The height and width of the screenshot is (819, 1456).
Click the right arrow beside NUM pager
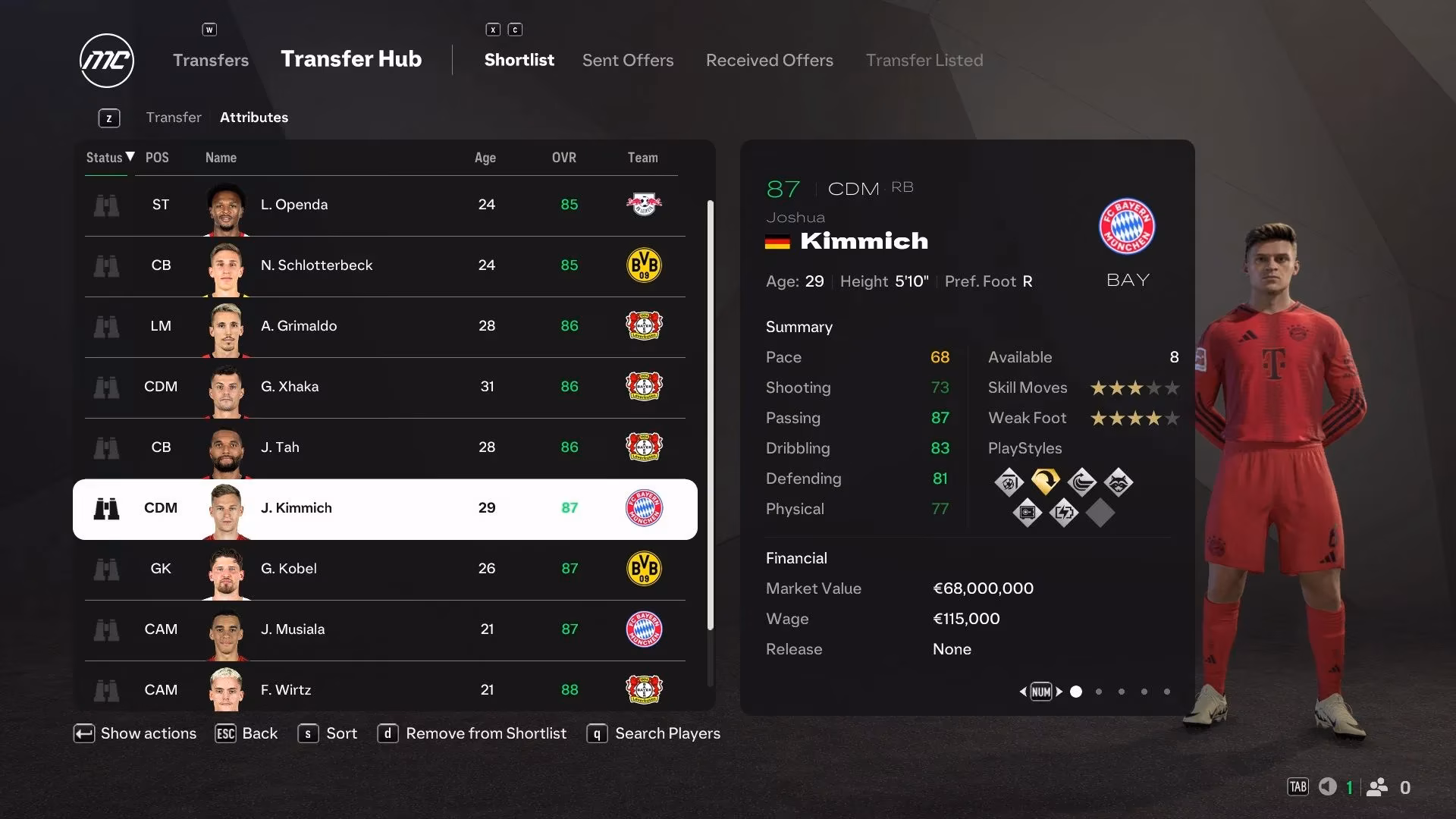(1059, 692)
